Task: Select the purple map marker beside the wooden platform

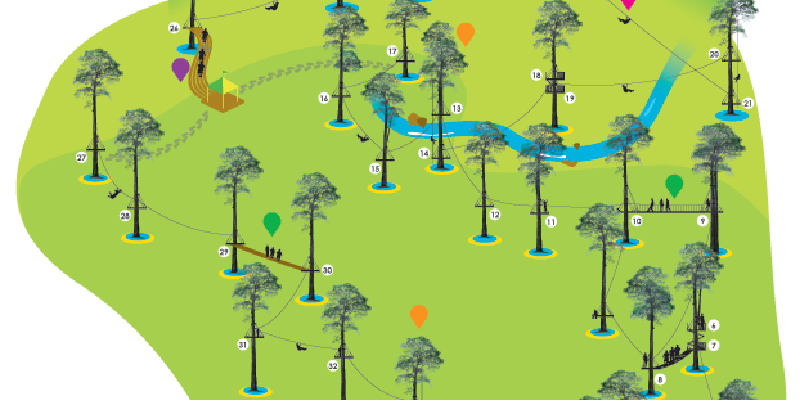Action: click(180, 68)
